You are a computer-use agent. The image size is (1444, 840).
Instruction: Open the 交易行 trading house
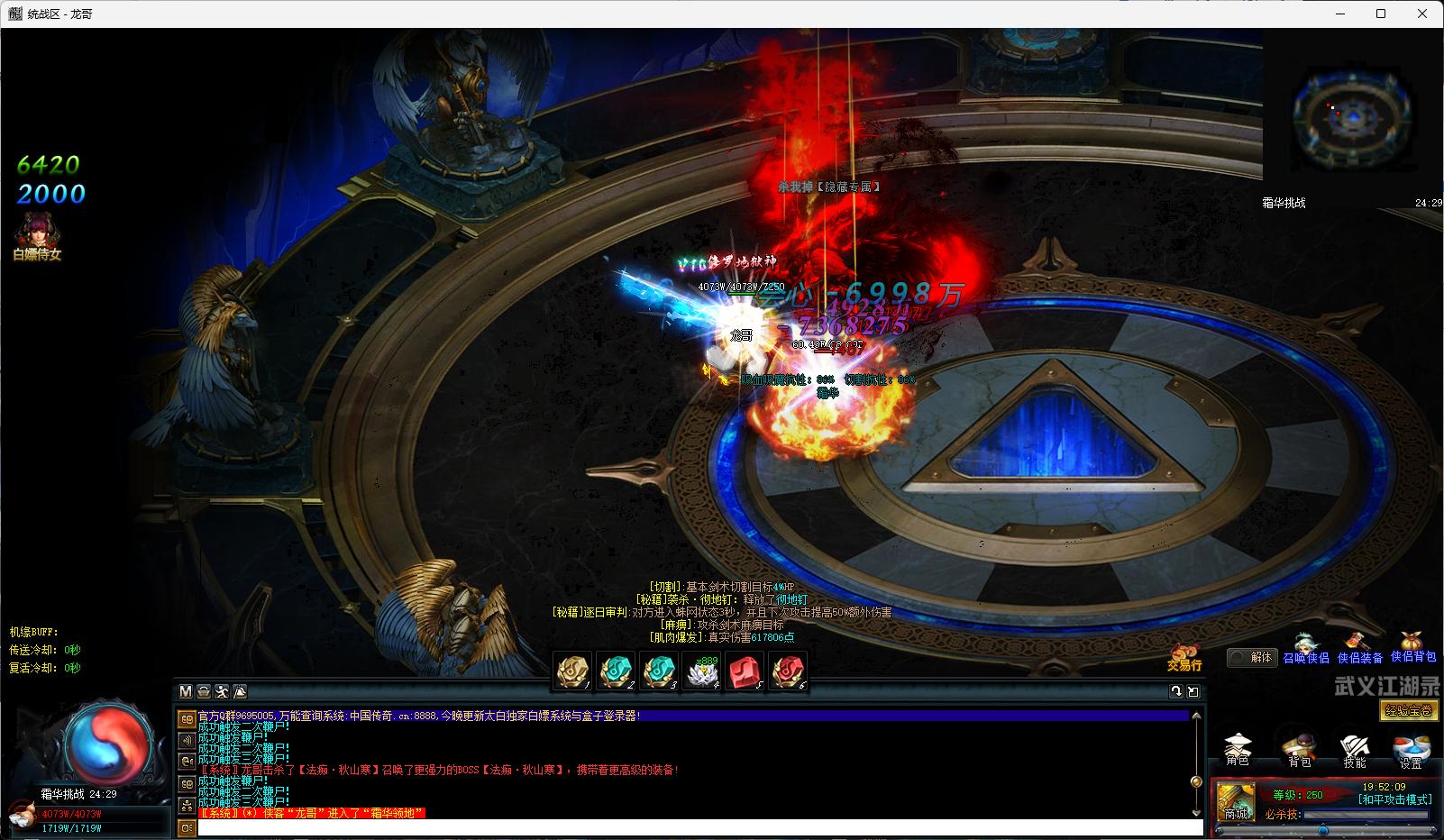1184,657
